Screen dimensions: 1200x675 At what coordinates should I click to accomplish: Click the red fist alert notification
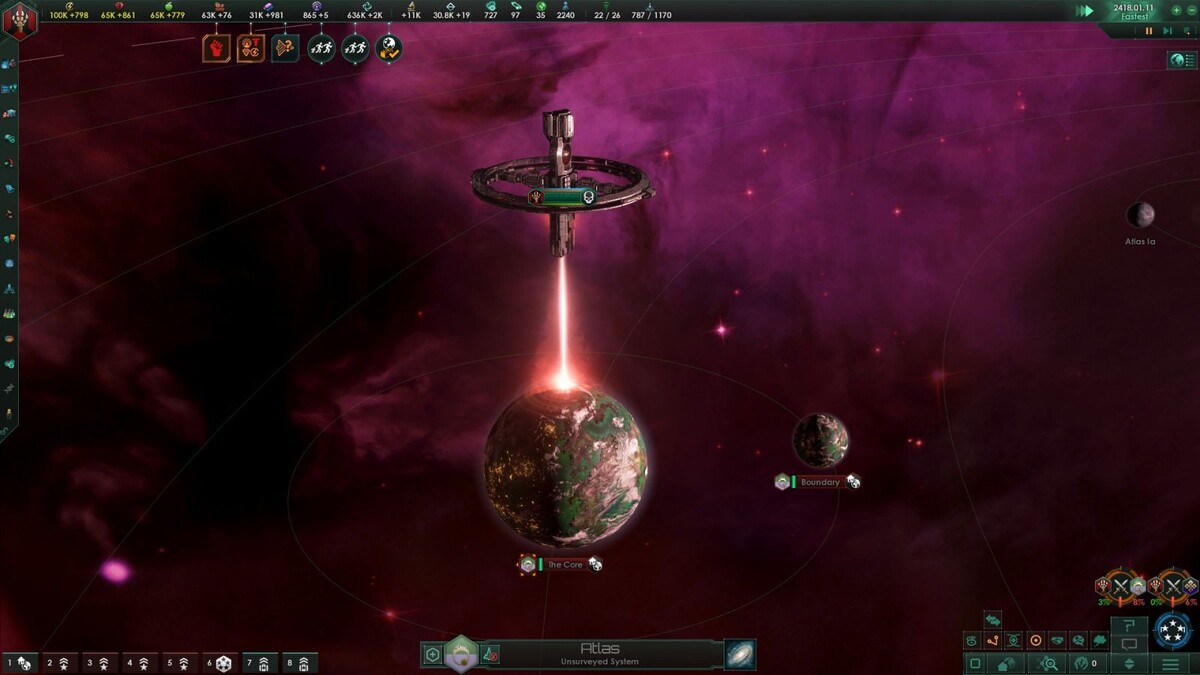tap(216, 48)
